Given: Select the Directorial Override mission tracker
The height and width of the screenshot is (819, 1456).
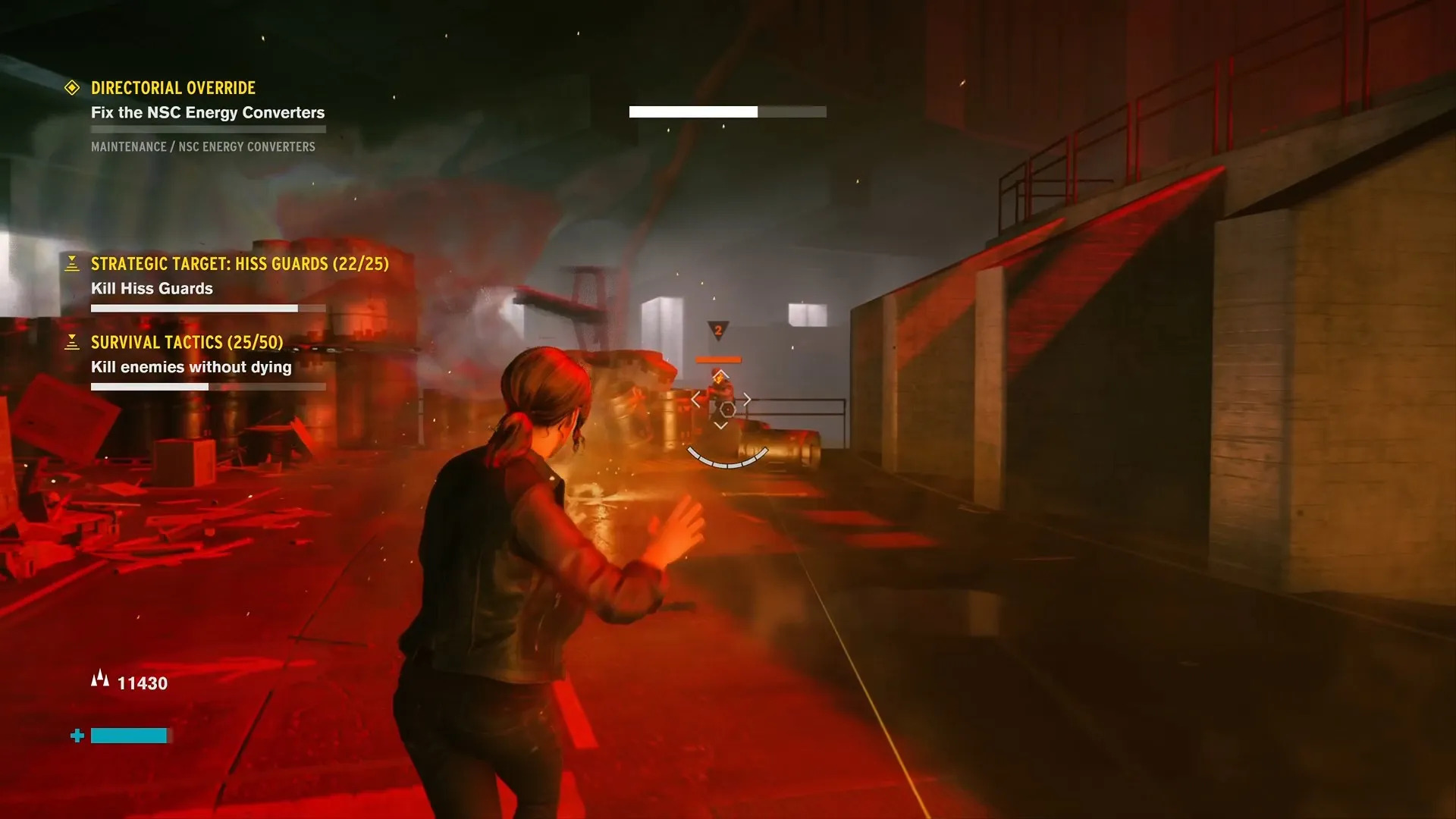Looking at the screenshot, I should click(173, 88).
